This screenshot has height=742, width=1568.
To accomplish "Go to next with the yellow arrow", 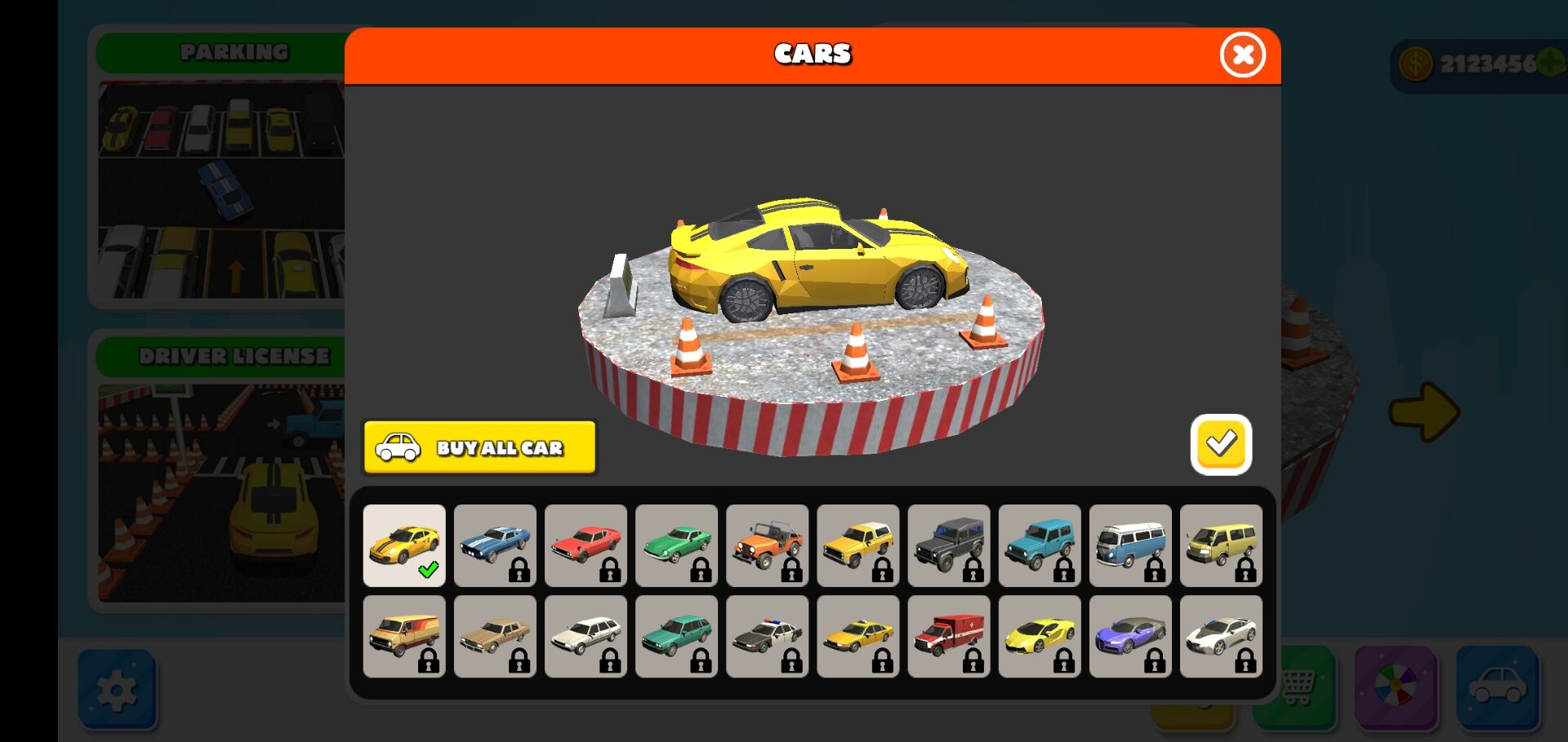I will pyautogui.click(x=1423, y=411).
